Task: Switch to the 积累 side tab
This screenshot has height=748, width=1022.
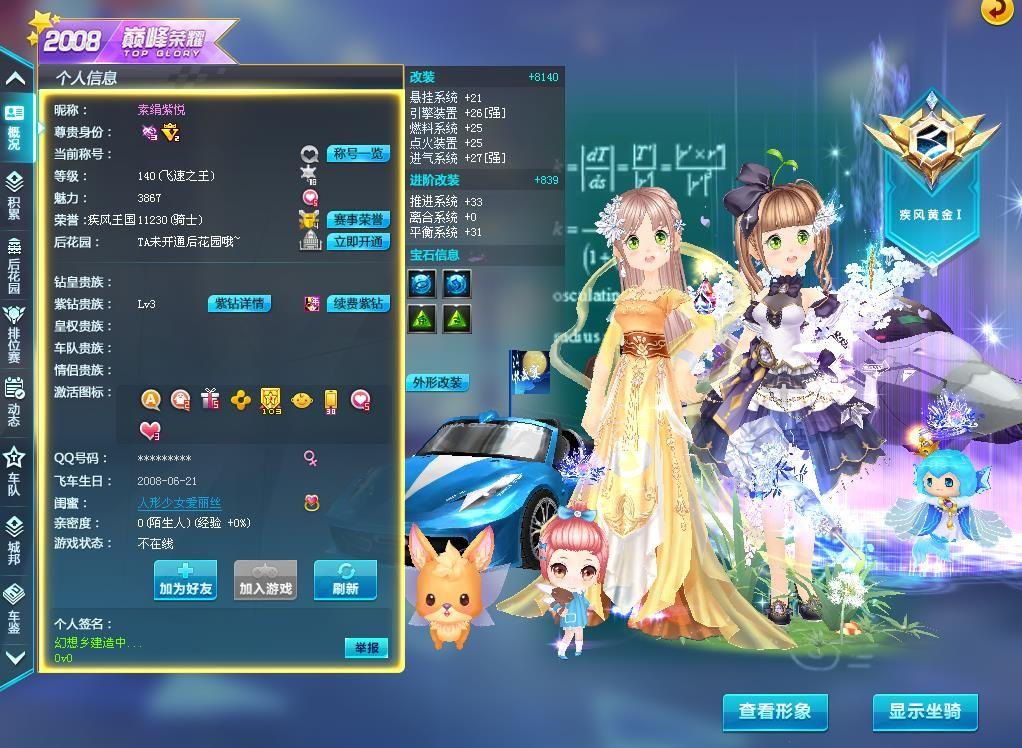Action: pos(15,194)
